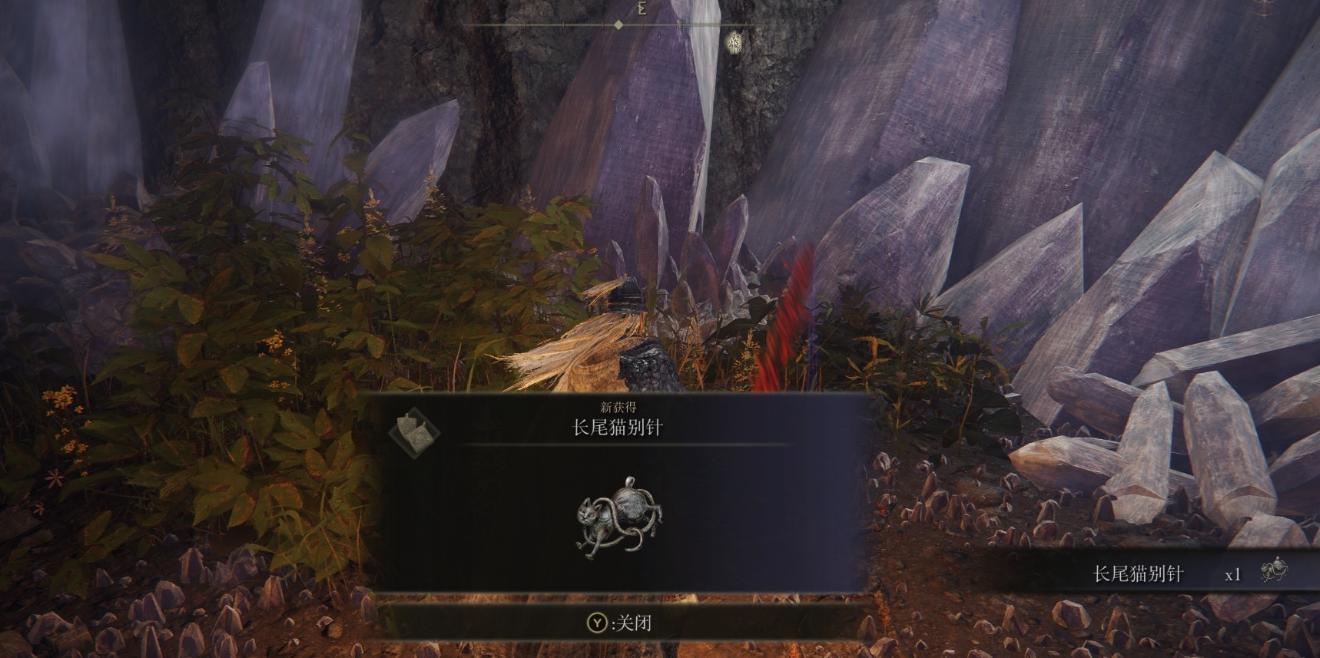Image resolution: width=1320 pixels, height=658 pixels.
Task: Click the glowing marker on the compass
Action: coord(735,42)
